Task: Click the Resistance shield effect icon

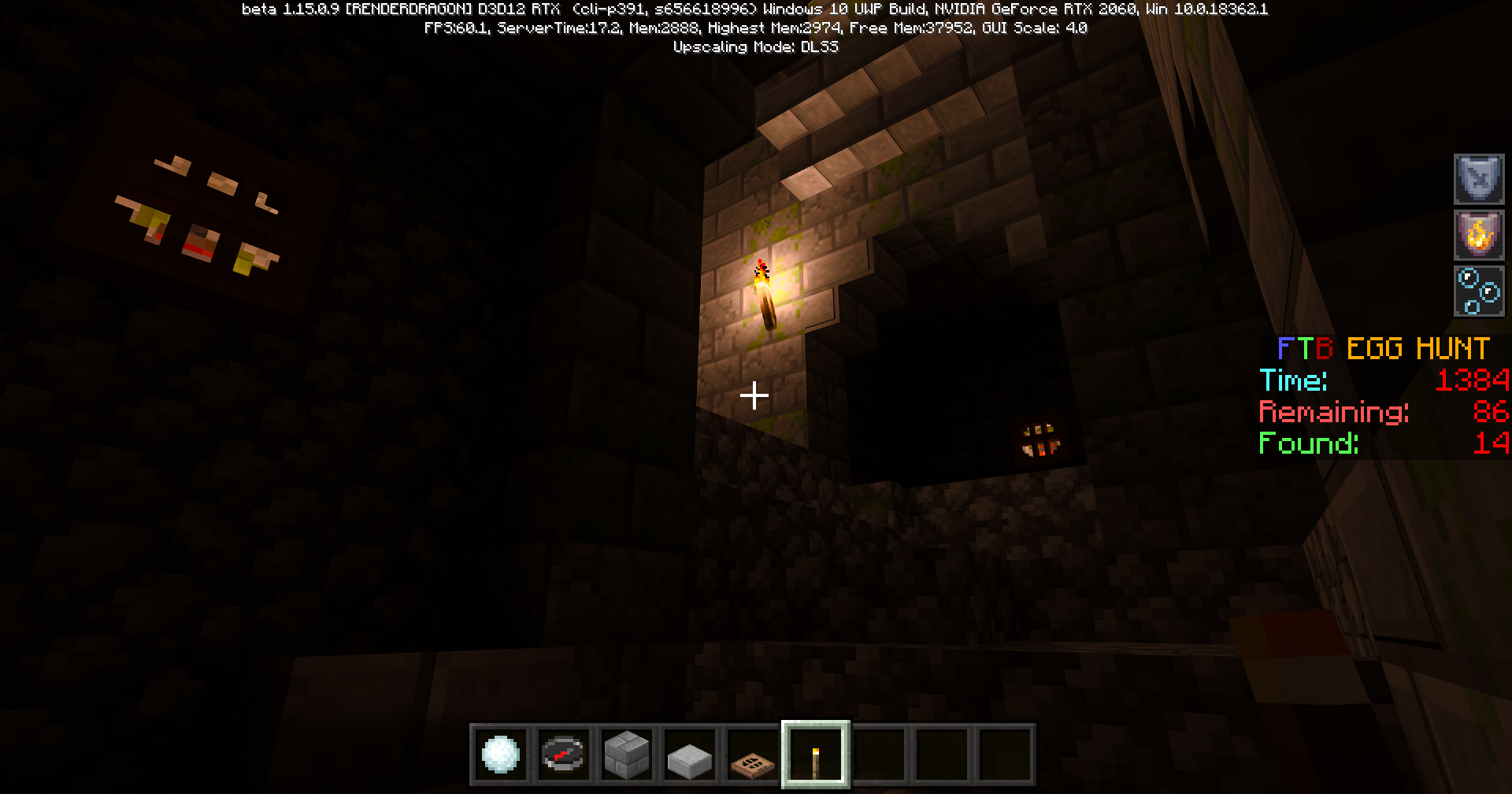Action: click(1479, 179)
